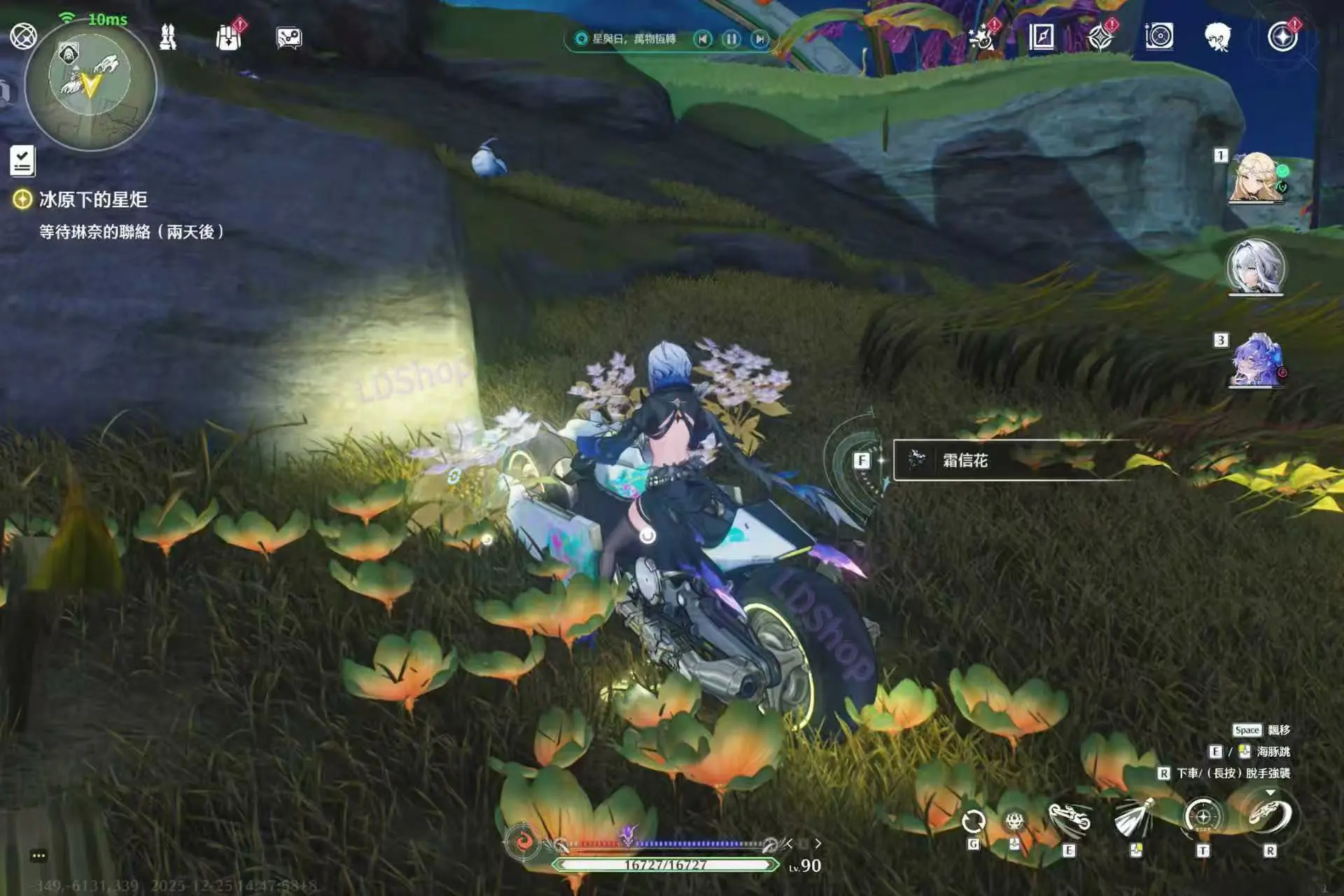1344x896 pixels.
Task: Select the motorcycle jump skill bound to E
Action: [x=1070, y=816]
